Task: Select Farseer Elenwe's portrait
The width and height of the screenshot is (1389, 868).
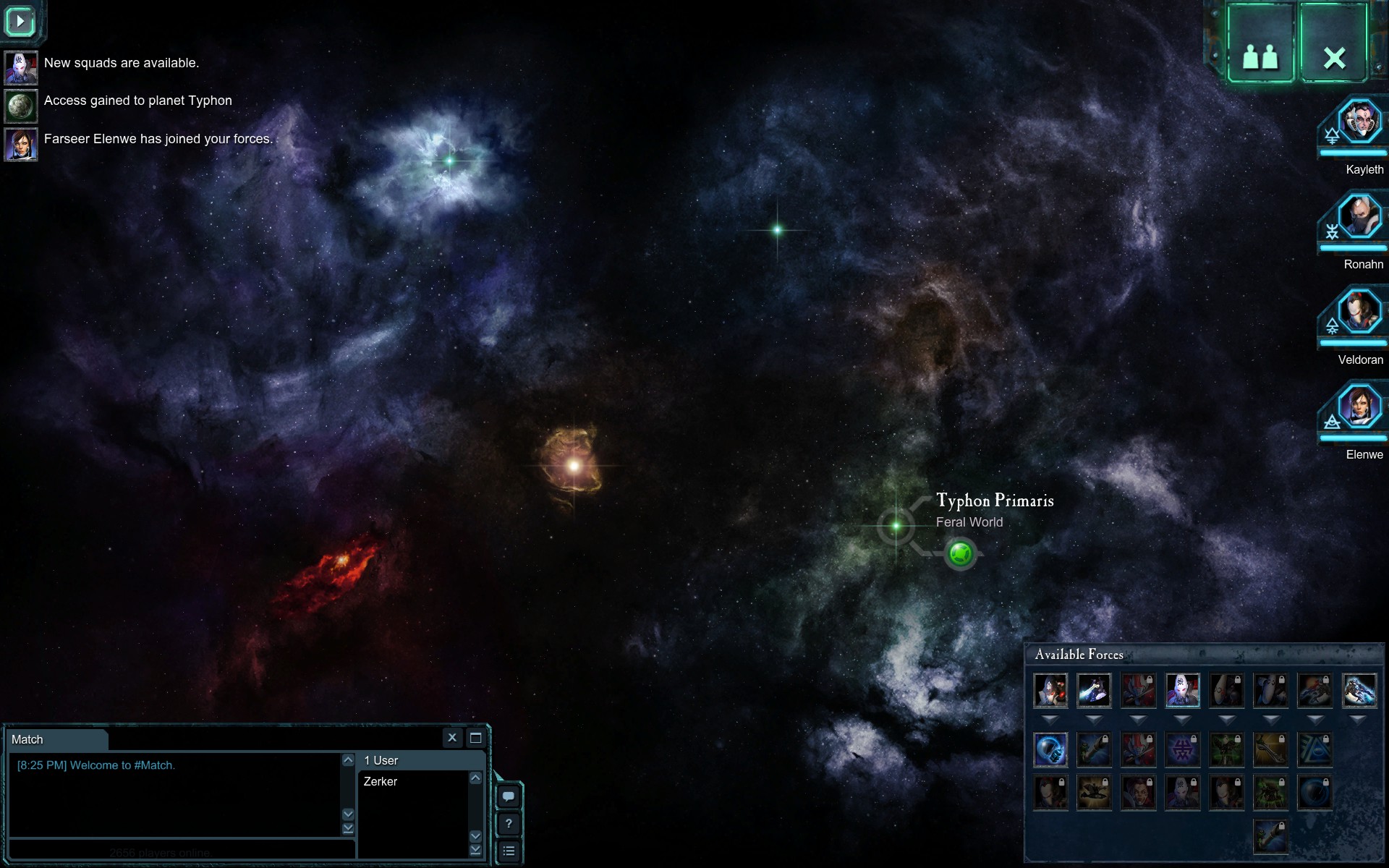Action: point(1359,407)
